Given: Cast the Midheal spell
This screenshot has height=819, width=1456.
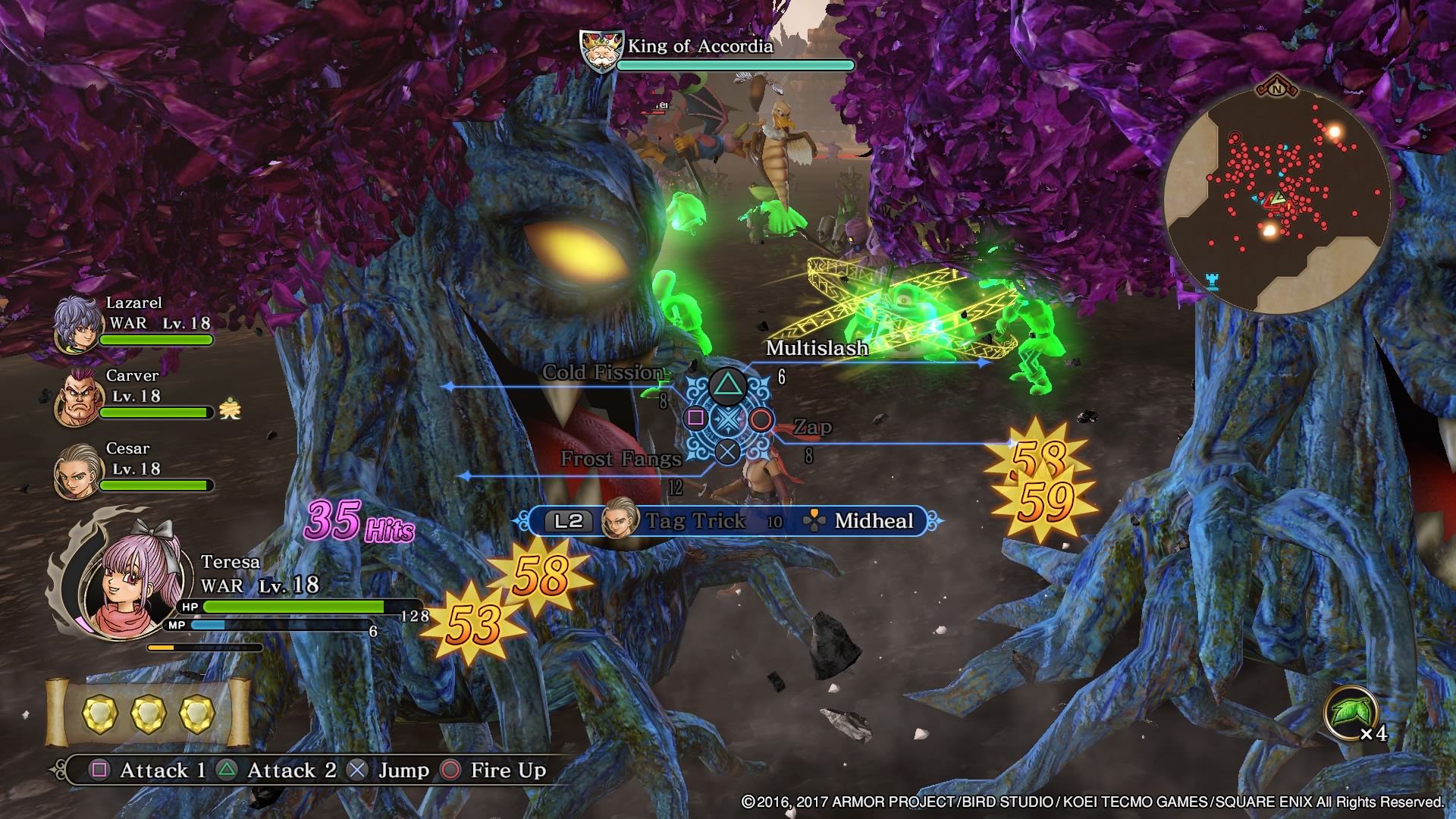Looking at the screenshot, I should click(873, 521).
